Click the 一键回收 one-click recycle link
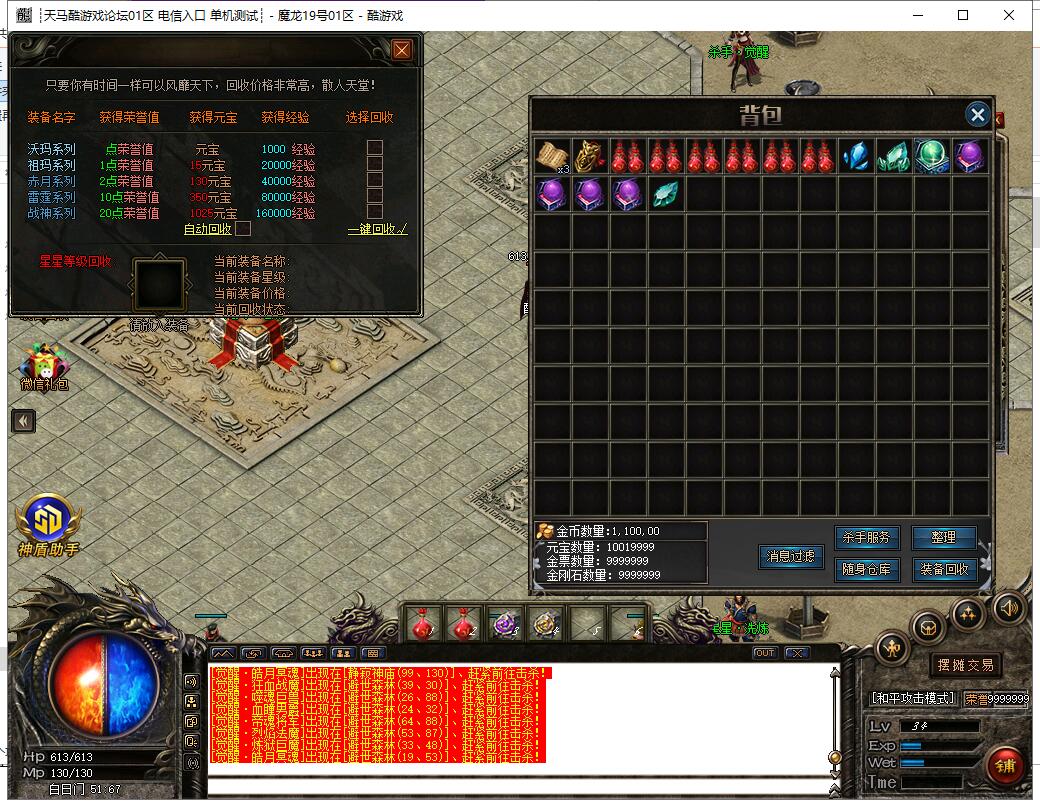Viewport: 1040px width, 807px height. coord(377,229)
